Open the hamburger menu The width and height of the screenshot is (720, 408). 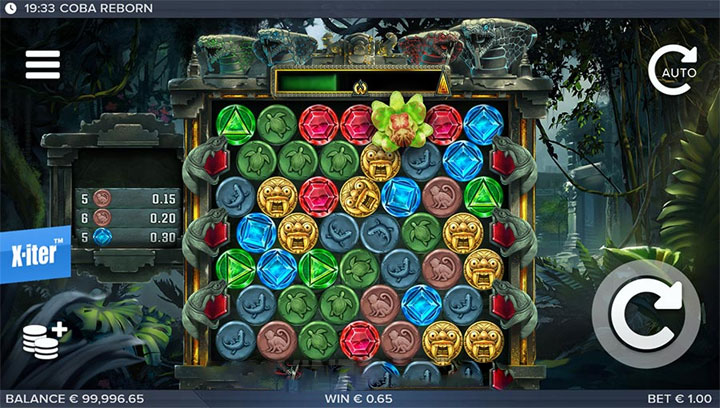click(43, 63)
